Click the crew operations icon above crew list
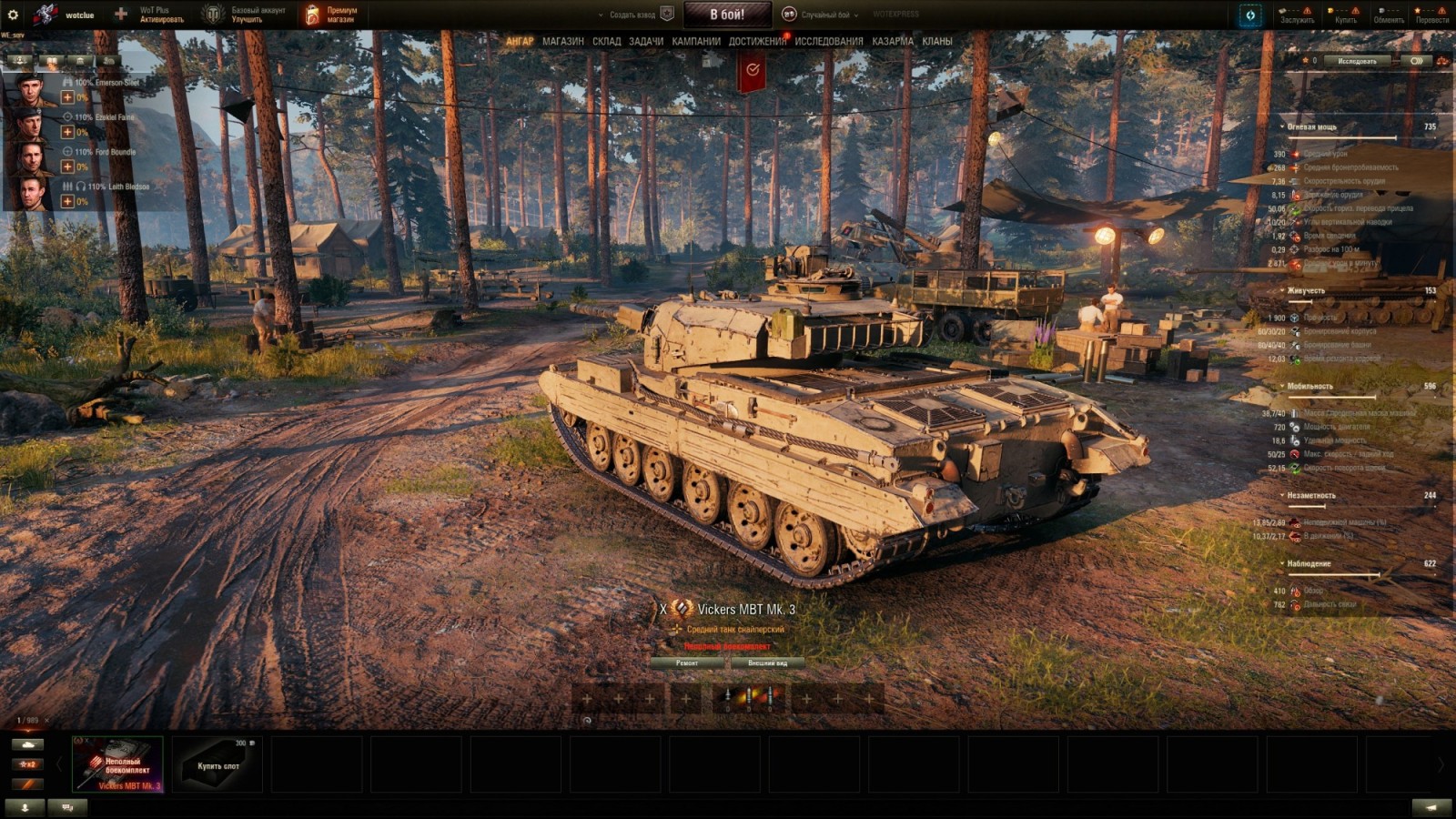This screenshot has width=1456, height=819. tap(18, 60)
